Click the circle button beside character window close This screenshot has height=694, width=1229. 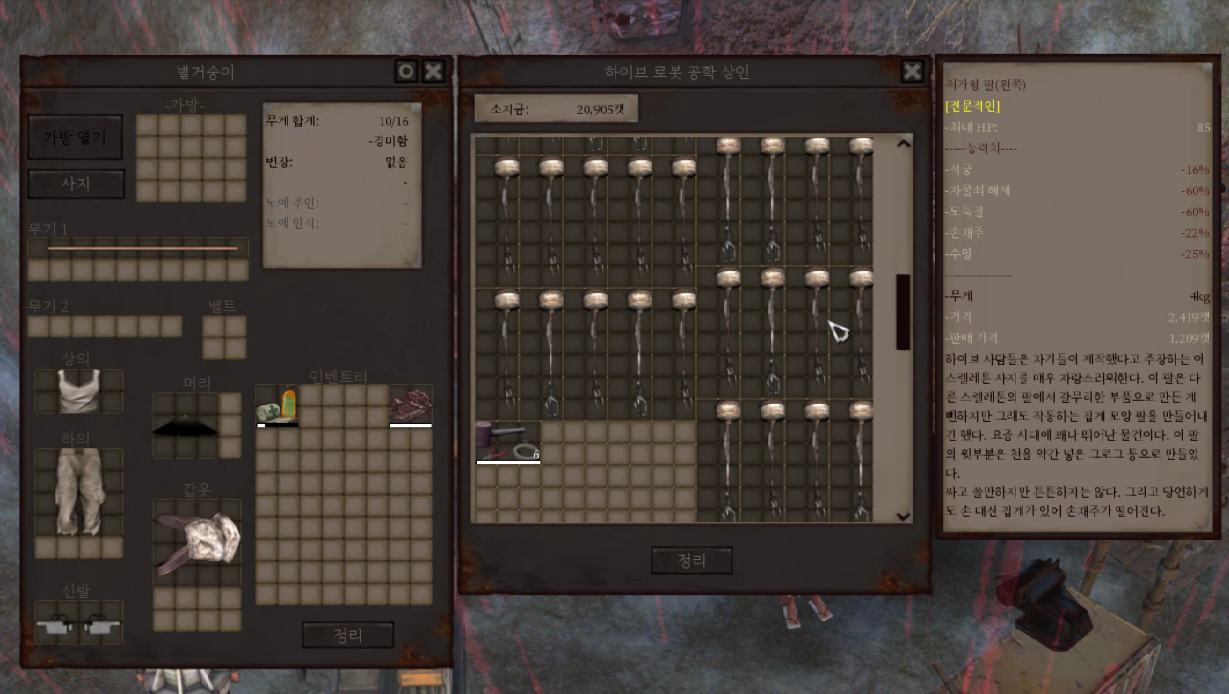[x=405, y=71]
